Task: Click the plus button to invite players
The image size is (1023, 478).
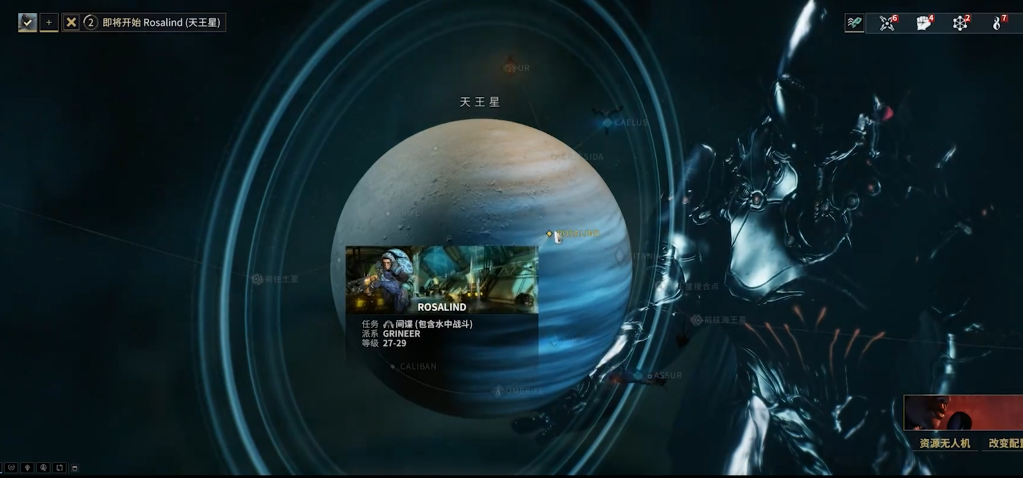Action: pyautogui.click(x=49, y=22)
